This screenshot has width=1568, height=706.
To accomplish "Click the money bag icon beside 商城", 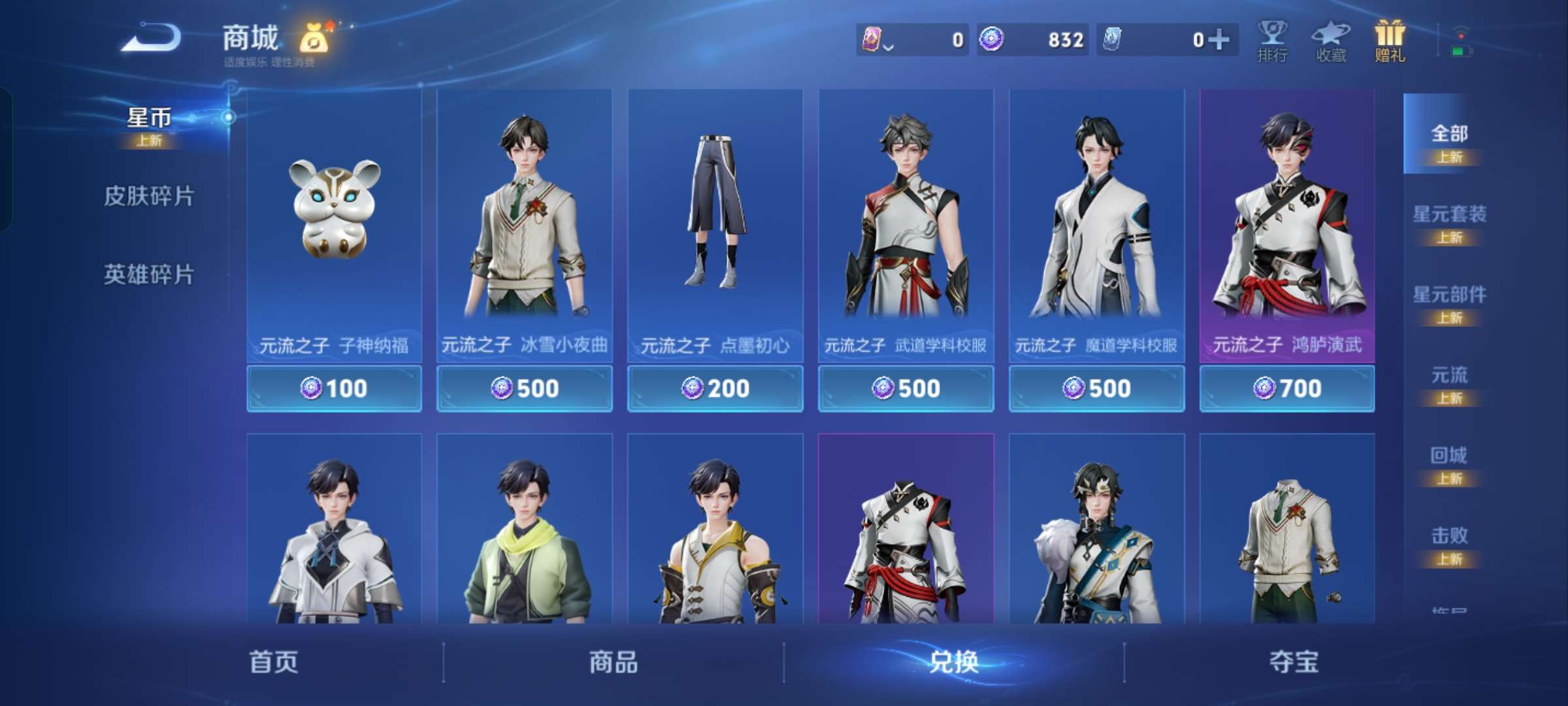I will point(314,38).
